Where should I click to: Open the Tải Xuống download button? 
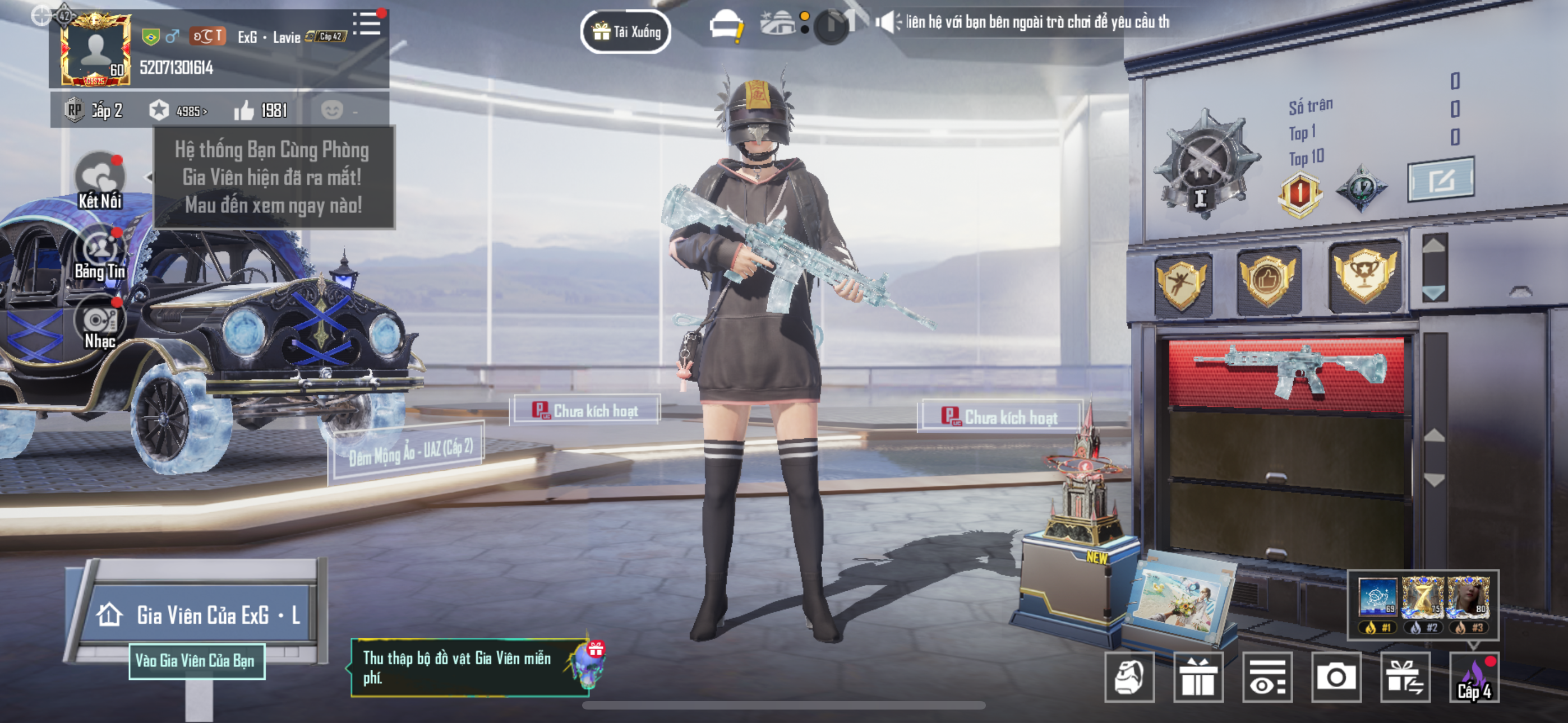[626, 31]
